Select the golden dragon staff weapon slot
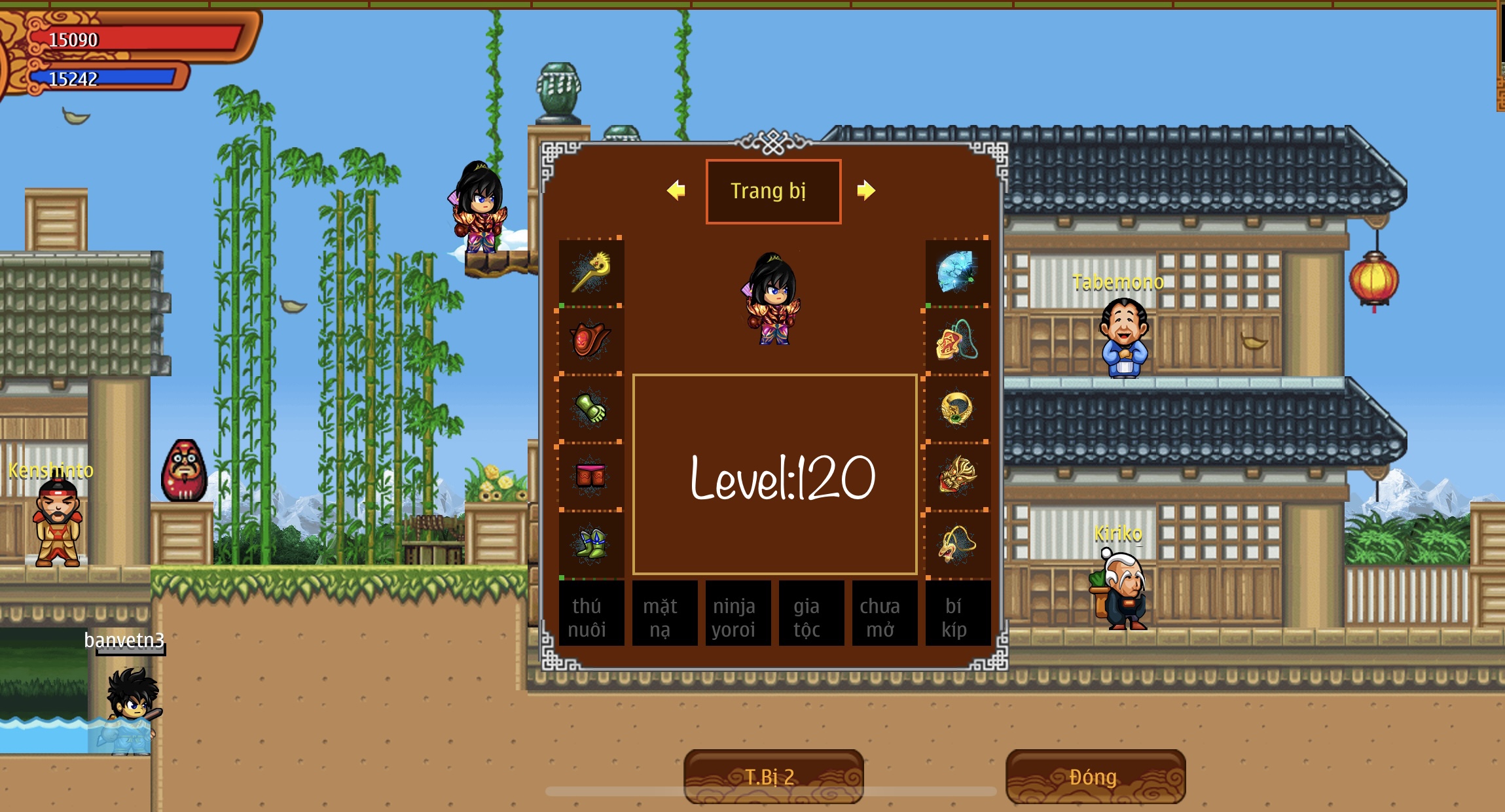Image resolution: width=1505 pixels, height=812 pixels. pos(591,272)
